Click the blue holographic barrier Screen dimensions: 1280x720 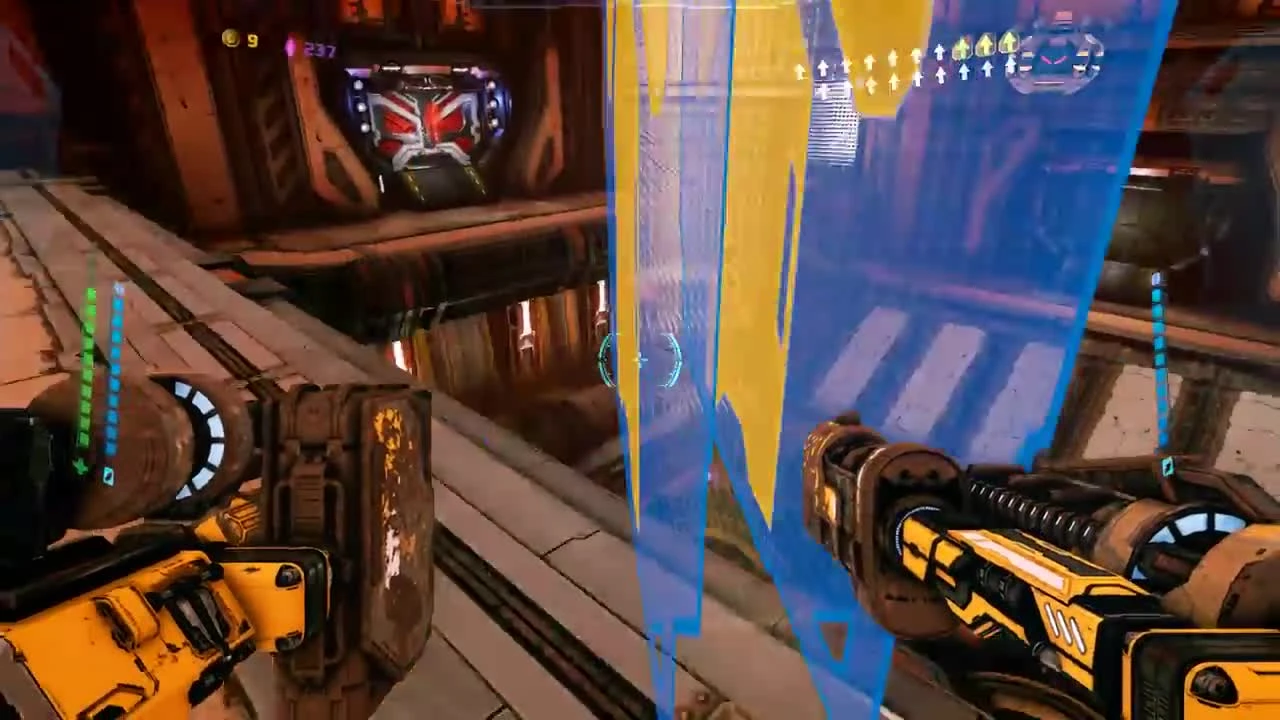click(950, 250)
